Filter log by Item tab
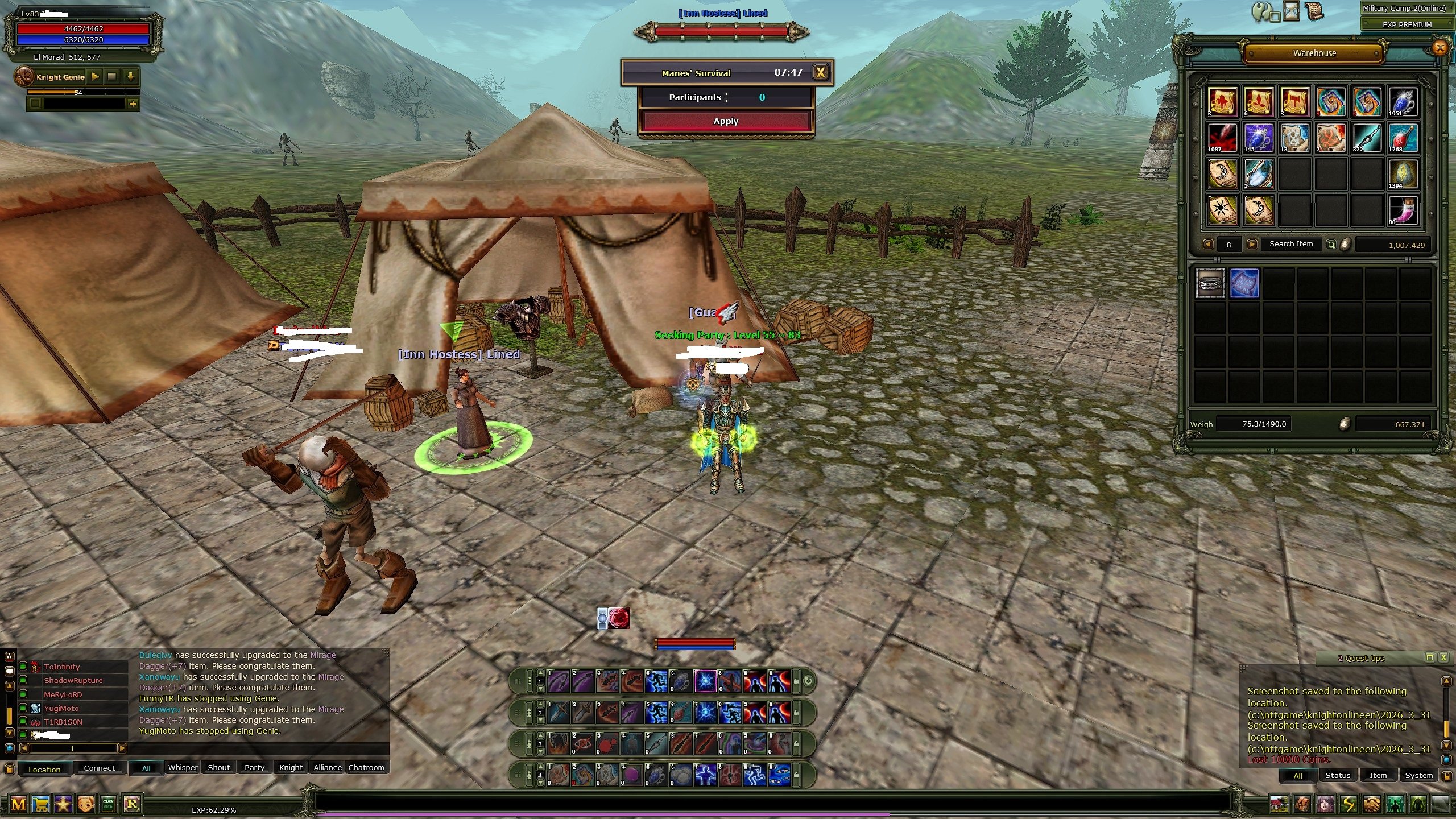This screenshot has width=1456, height=819. [1378, 776]
